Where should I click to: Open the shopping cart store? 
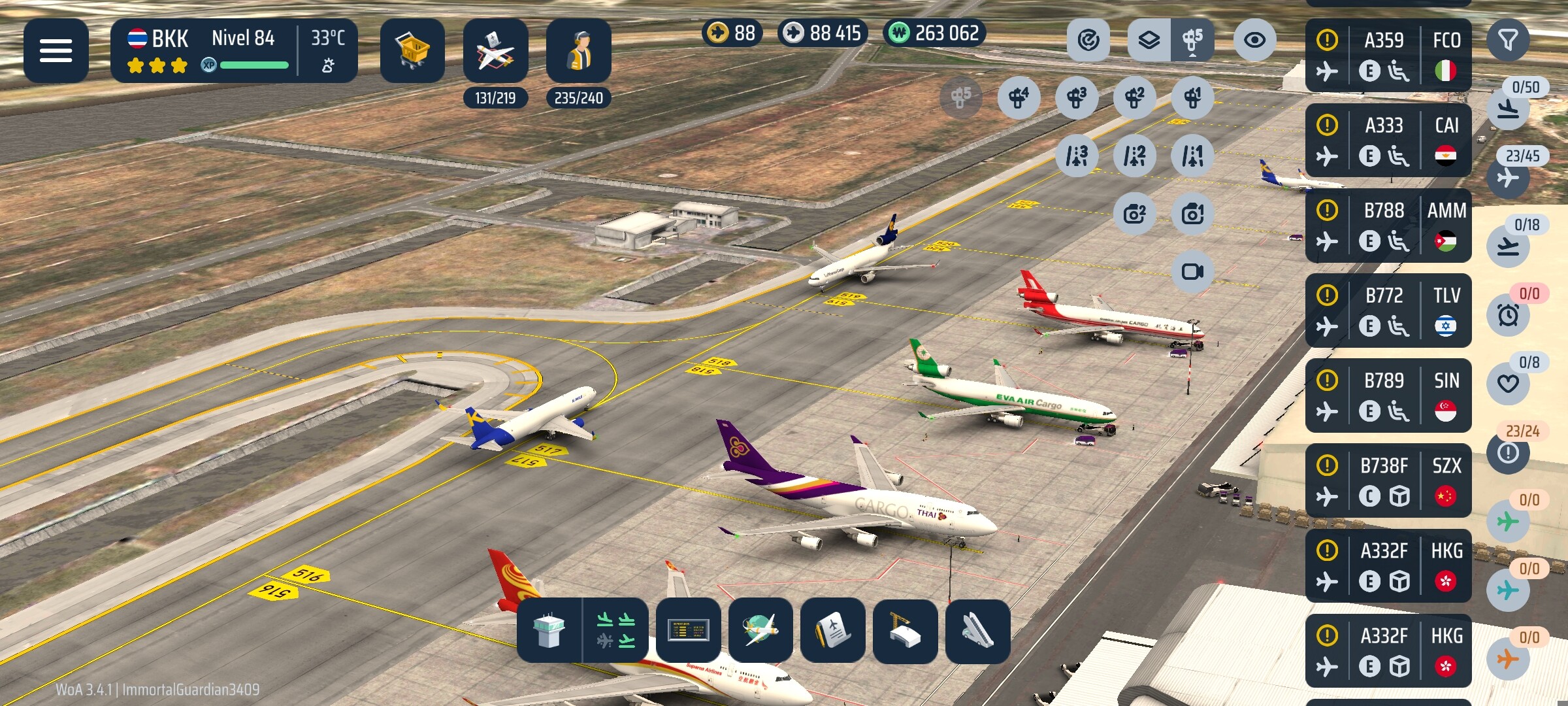(x=412, y=50)
